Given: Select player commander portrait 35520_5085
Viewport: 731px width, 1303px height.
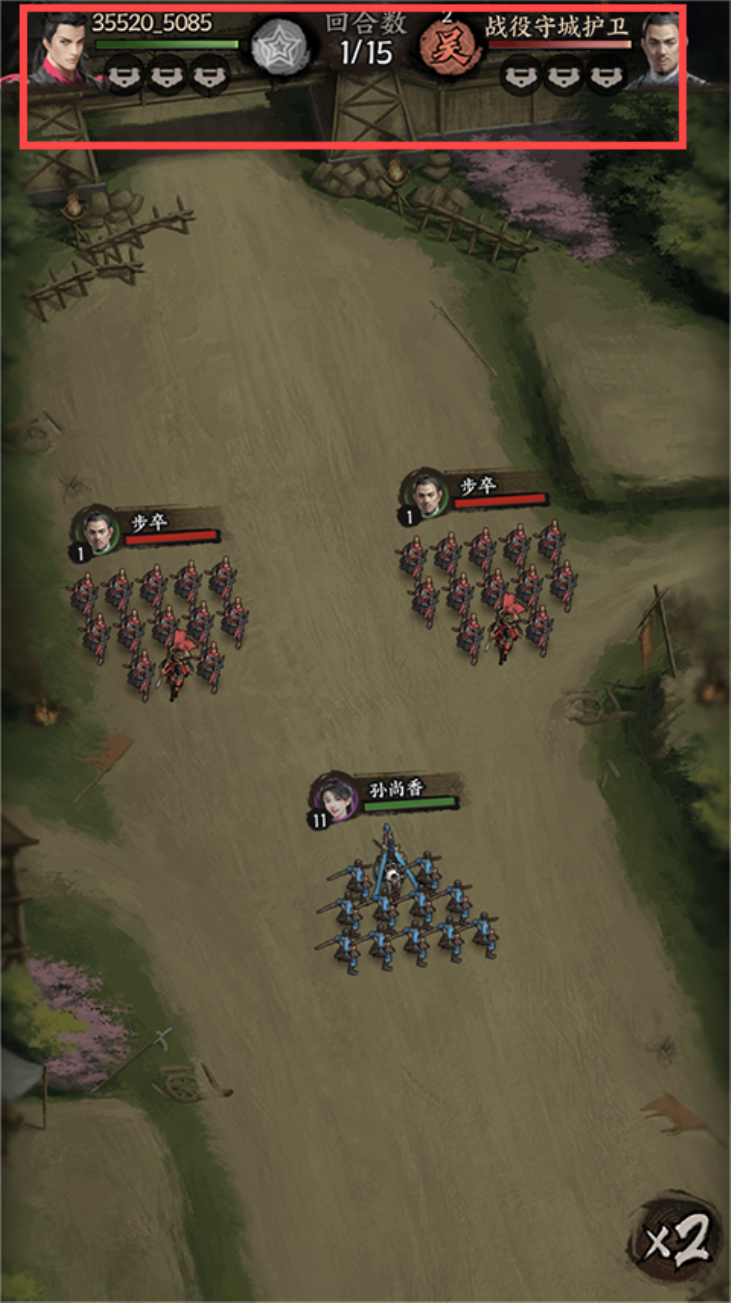Looking at the screenshot, I should (x=64, y=50).
